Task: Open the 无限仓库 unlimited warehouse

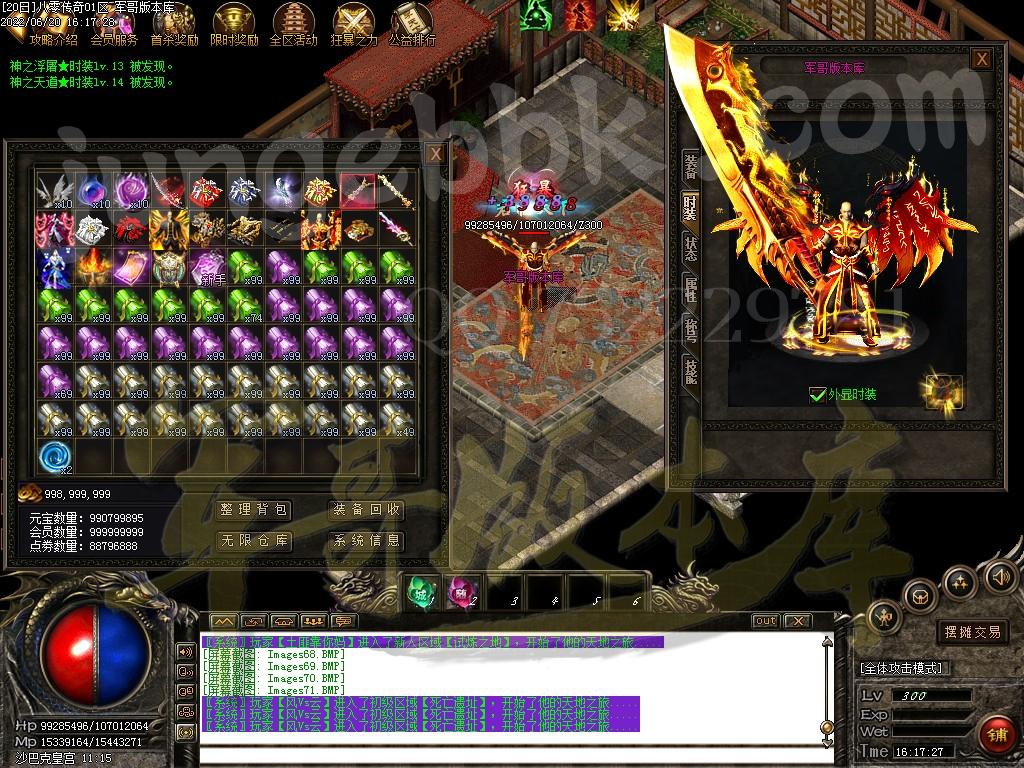Action: [255, 541]
